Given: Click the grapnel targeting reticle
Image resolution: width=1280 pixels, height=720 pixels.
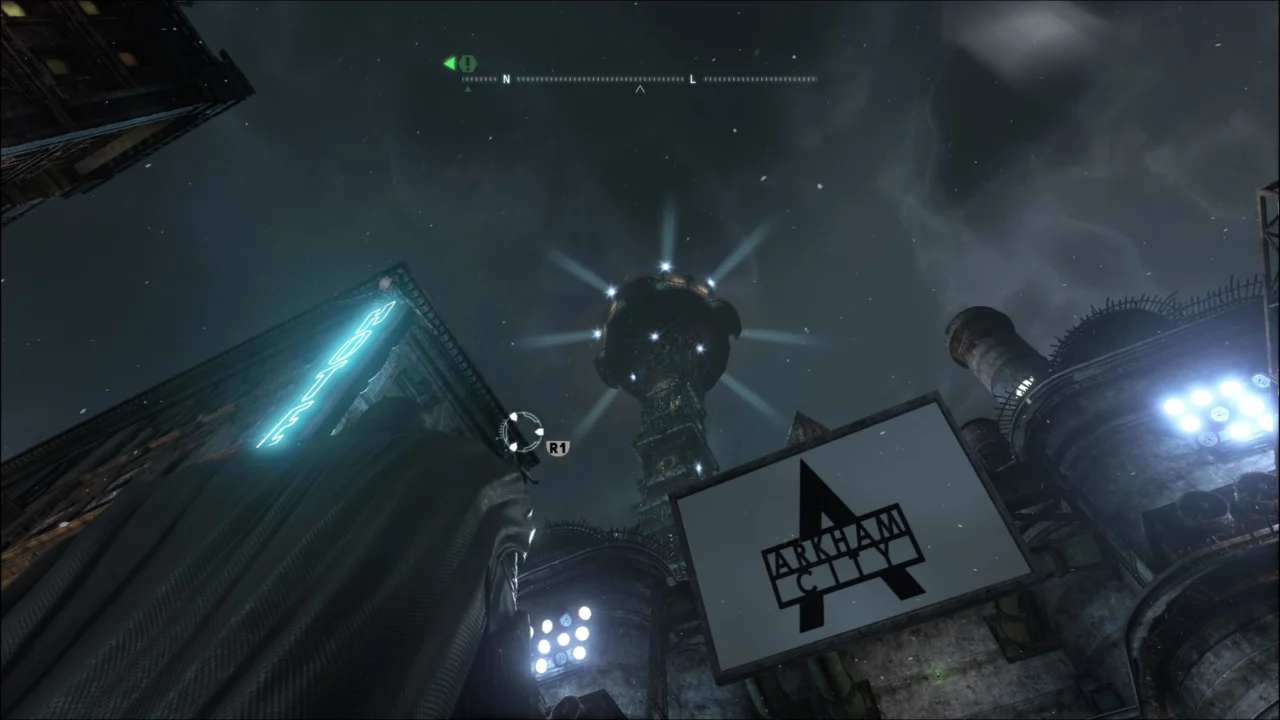Looking at the screenshot, I should coord(523,432).
